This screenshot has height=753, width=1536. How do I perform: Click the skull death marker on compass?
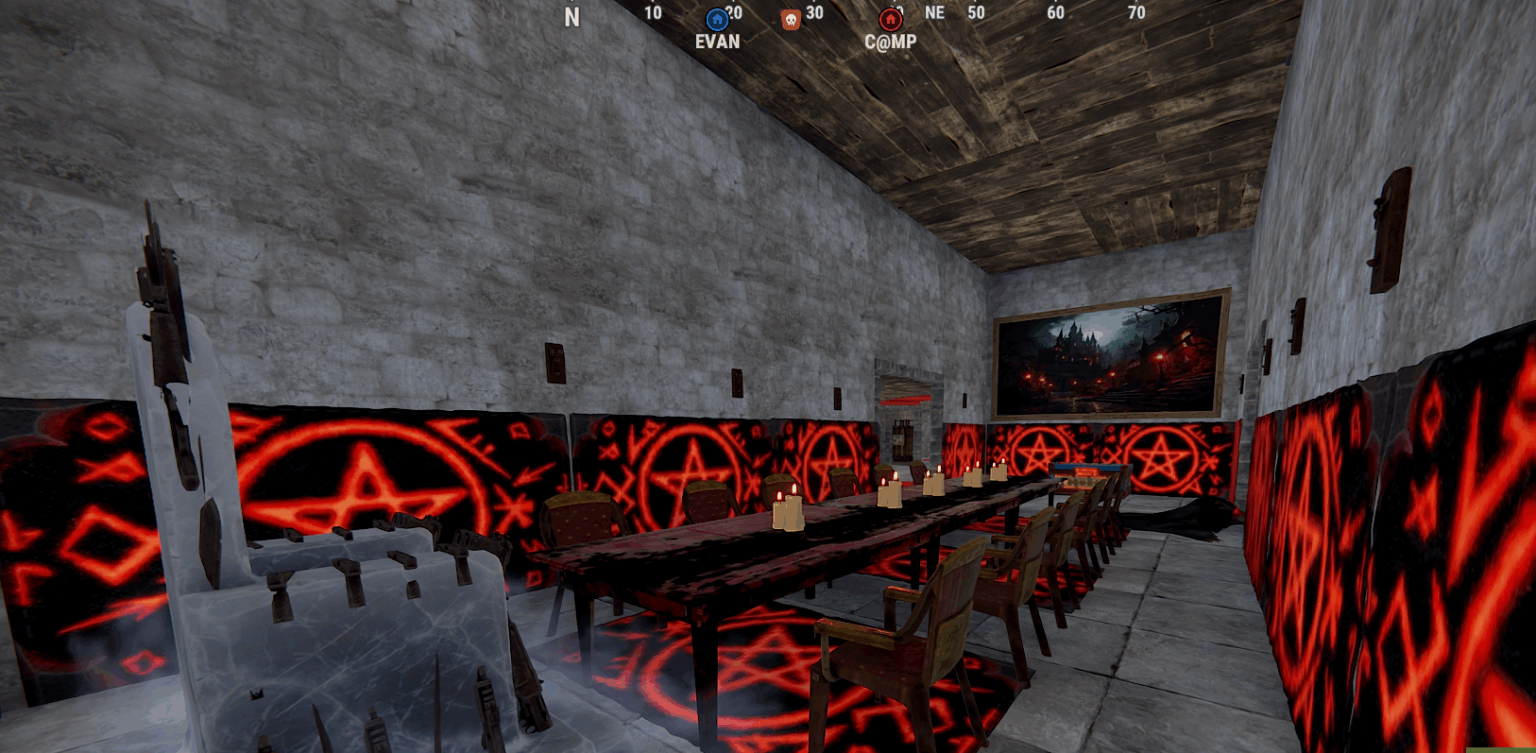click(x=791, y=19)
